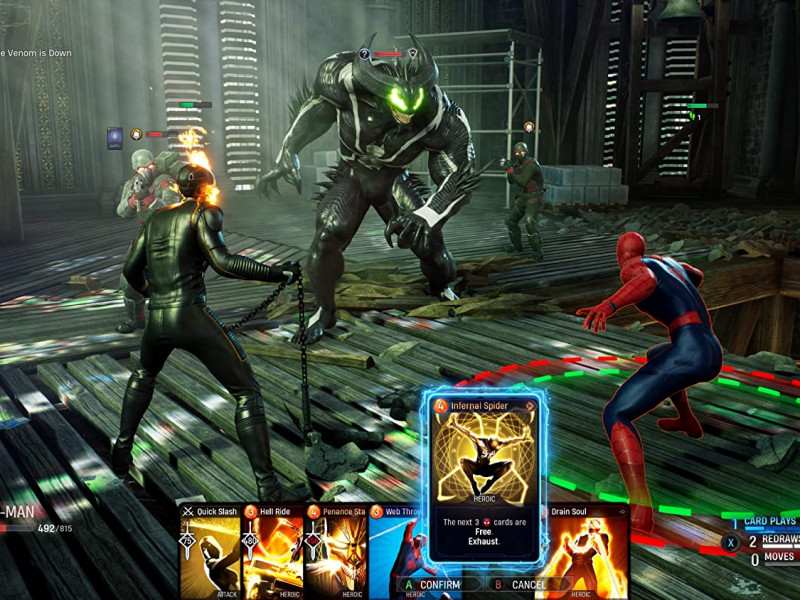This screenshot has width=800, height=600.
Task: Click the highlighted Infernal Spider card
Action: (x=485, y=480)
